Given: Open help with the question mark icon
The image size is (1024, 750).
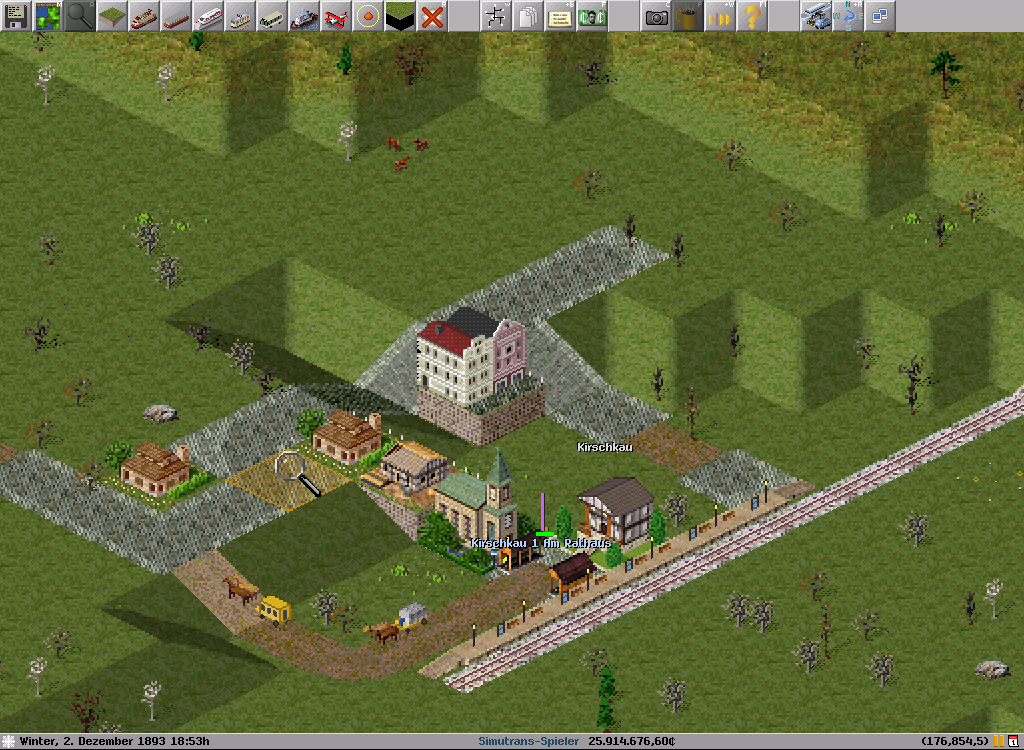Looking at the screenshot, I should click(752, 16).
